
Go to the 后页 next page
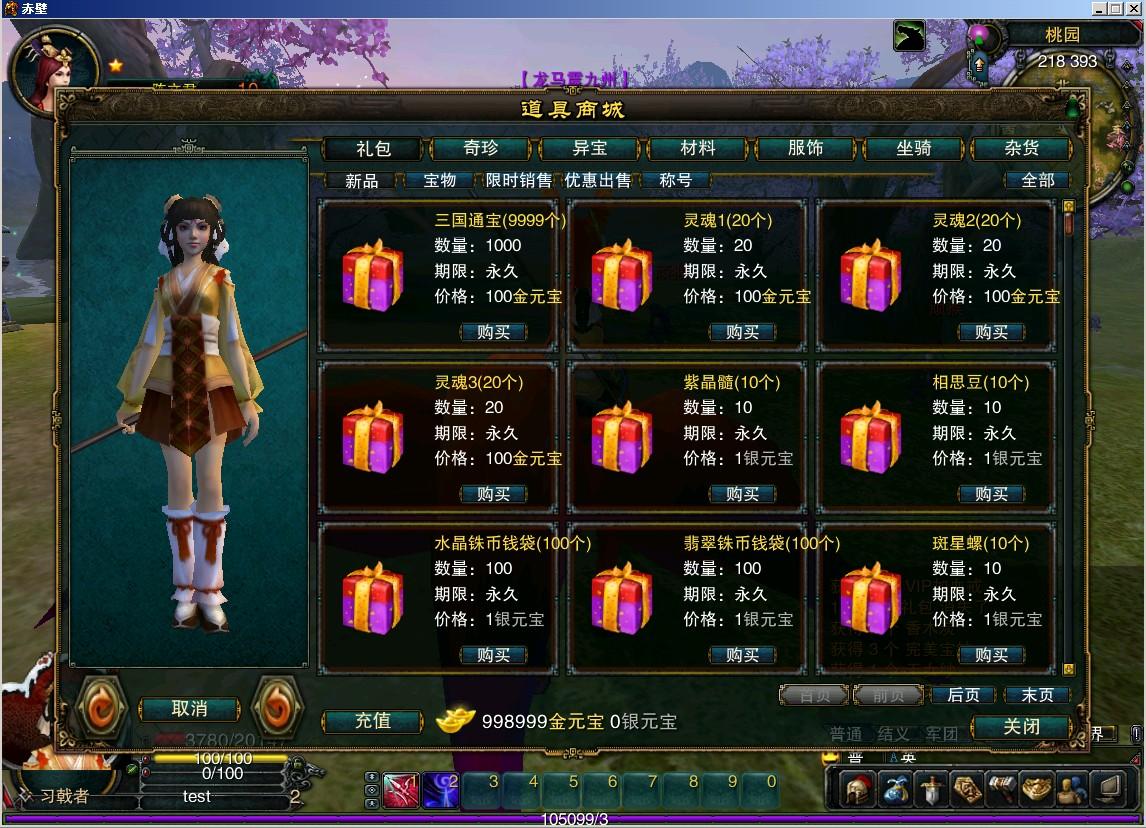point(963,695)
